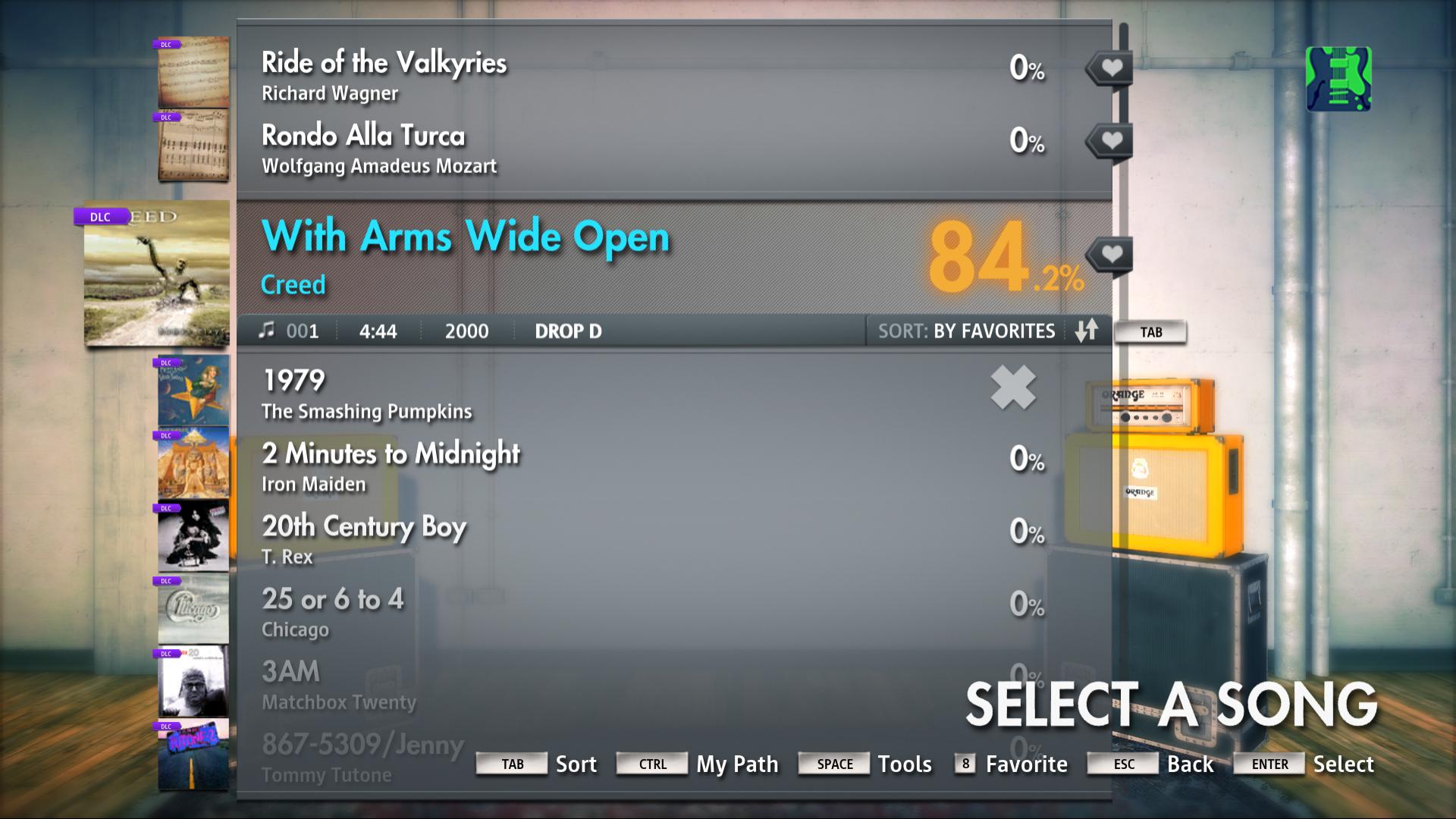Favorite the selected song via the 8 key button
The image size is (1456, 819).
pyautogui.click(x=965, y=764)
